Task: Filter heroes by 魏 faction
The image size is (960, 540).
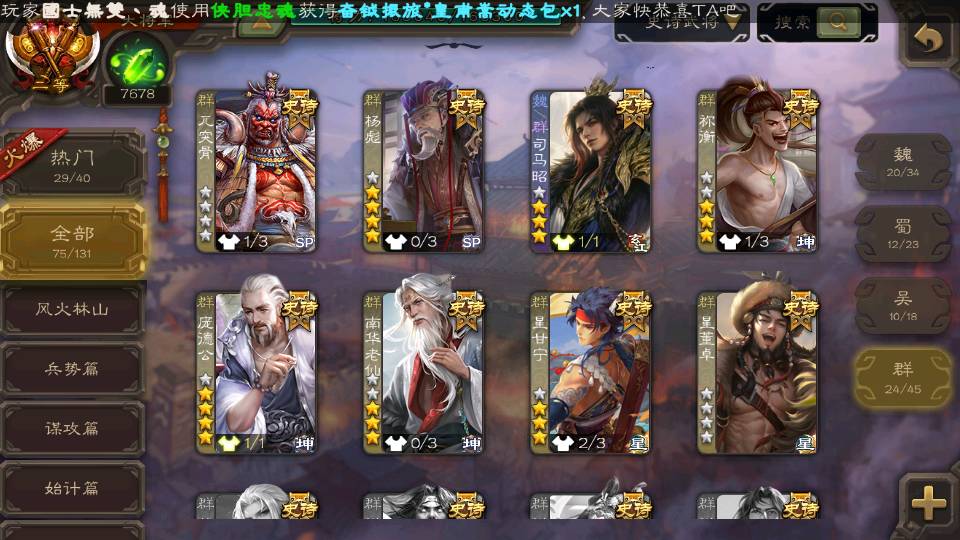Action: click(903, 161)
